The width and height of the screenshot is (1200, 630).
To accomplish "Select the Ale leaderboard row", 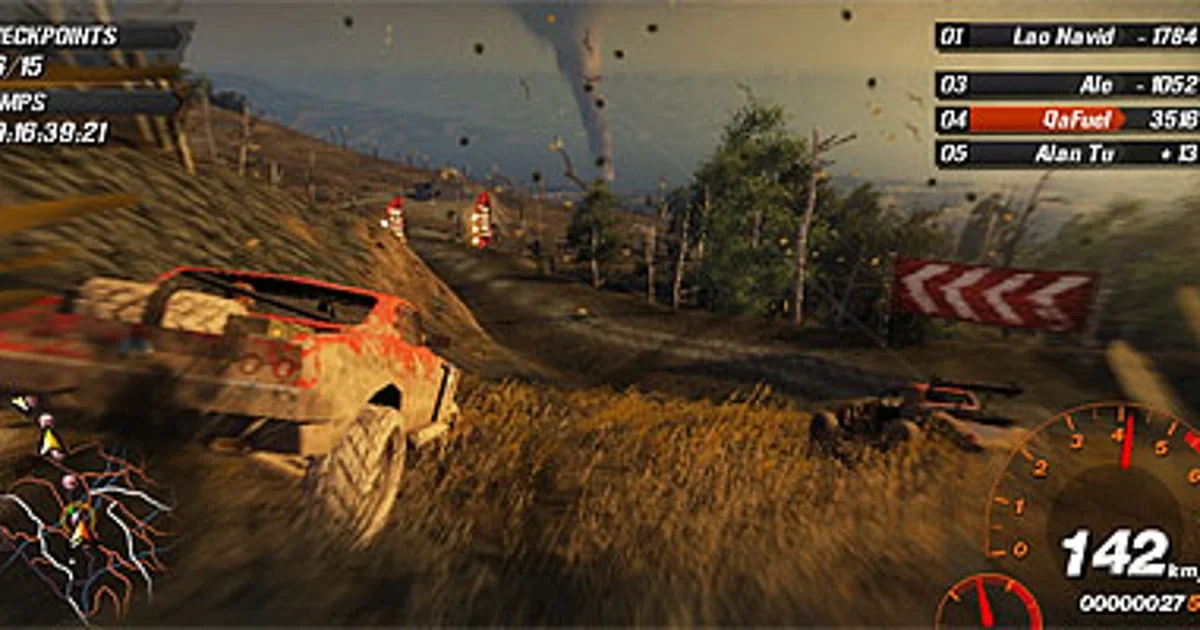I will (x=1066, y=85).
